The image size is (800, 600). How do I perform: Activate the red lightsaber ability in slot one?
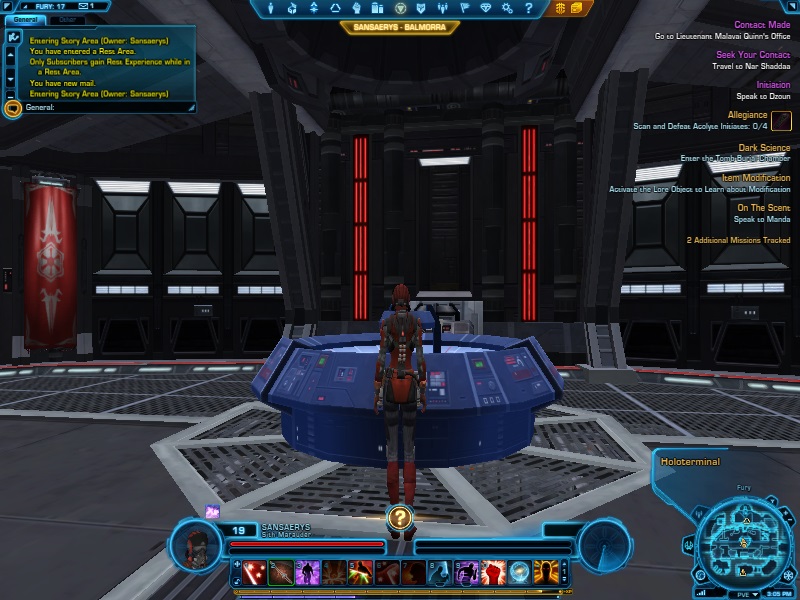[x=254, y=572]
